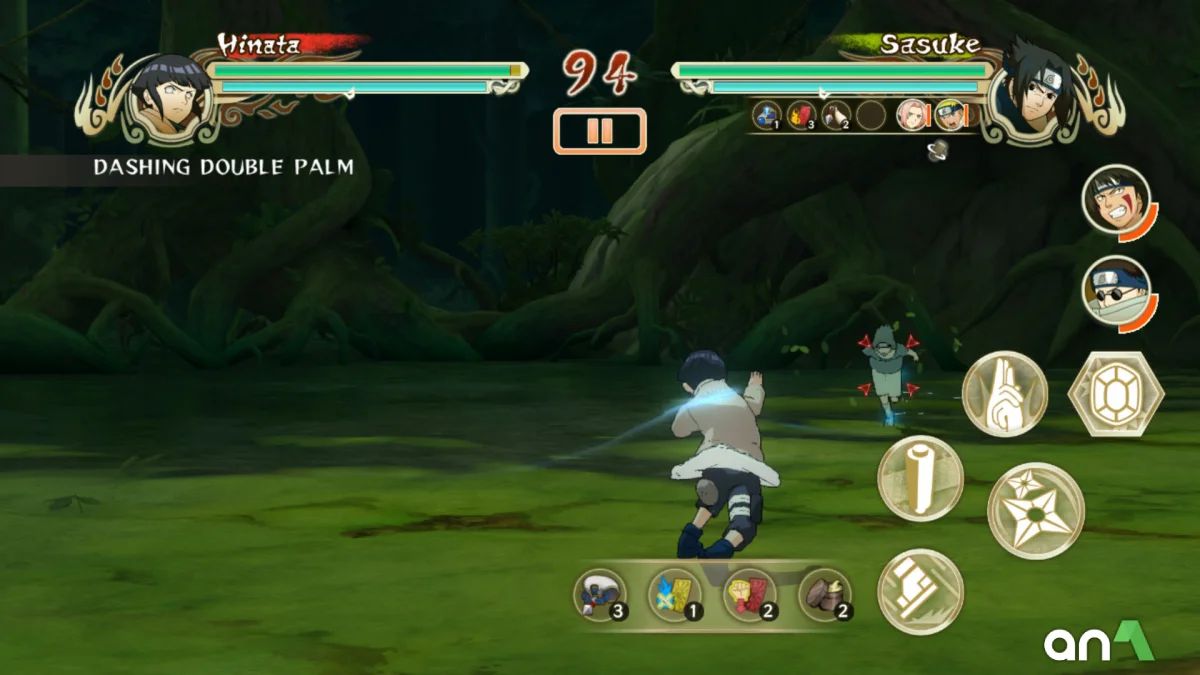Use the fist and red tag item
The image size is (1200, 675).
[750, 594]
